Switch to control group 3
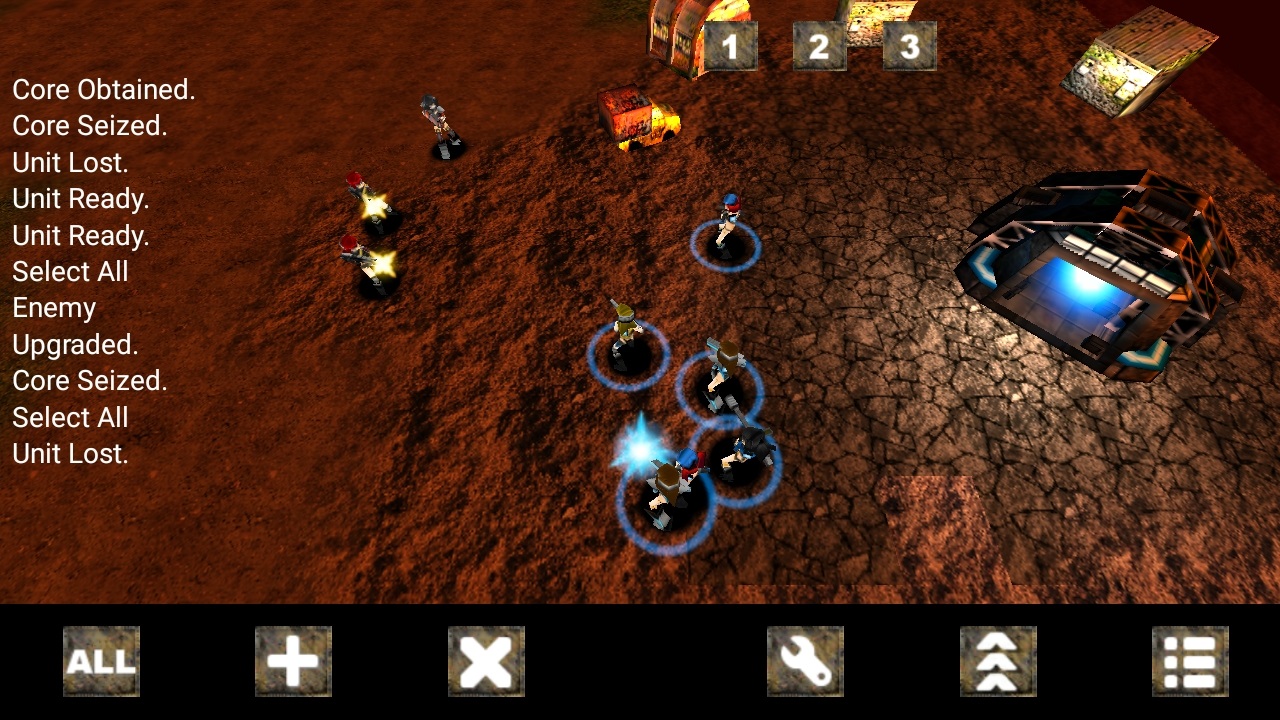Screen dimensions: 1280x720 point(909,46)
